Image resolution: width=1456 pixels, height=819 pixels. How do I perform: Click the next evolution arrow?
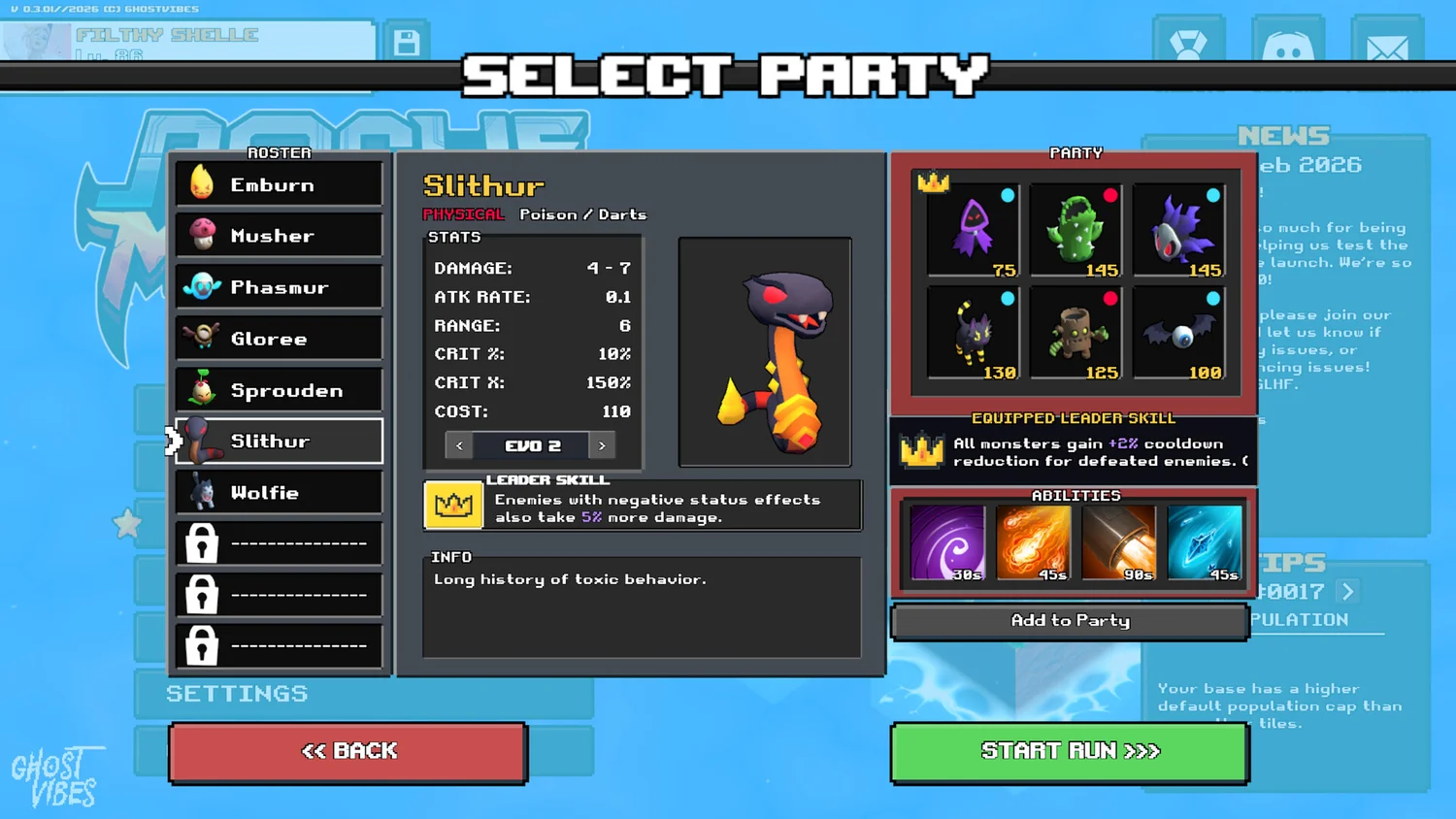tap(603, 445)
